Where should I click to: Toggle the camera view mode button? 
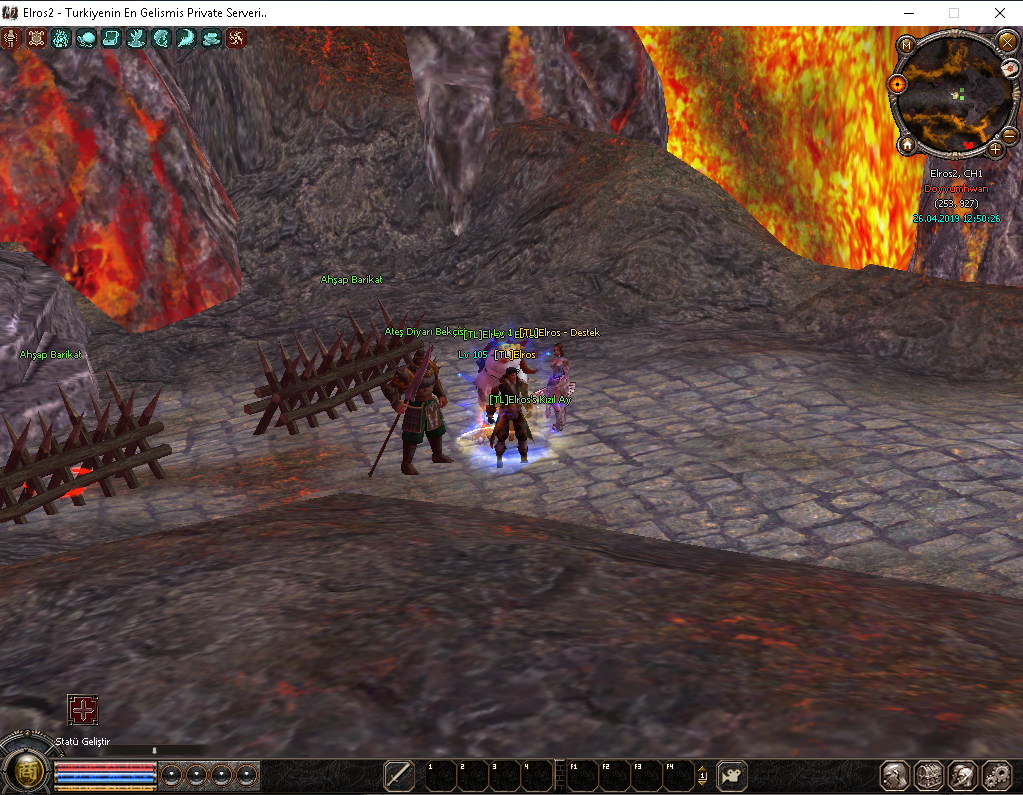(x=733, y=776)
